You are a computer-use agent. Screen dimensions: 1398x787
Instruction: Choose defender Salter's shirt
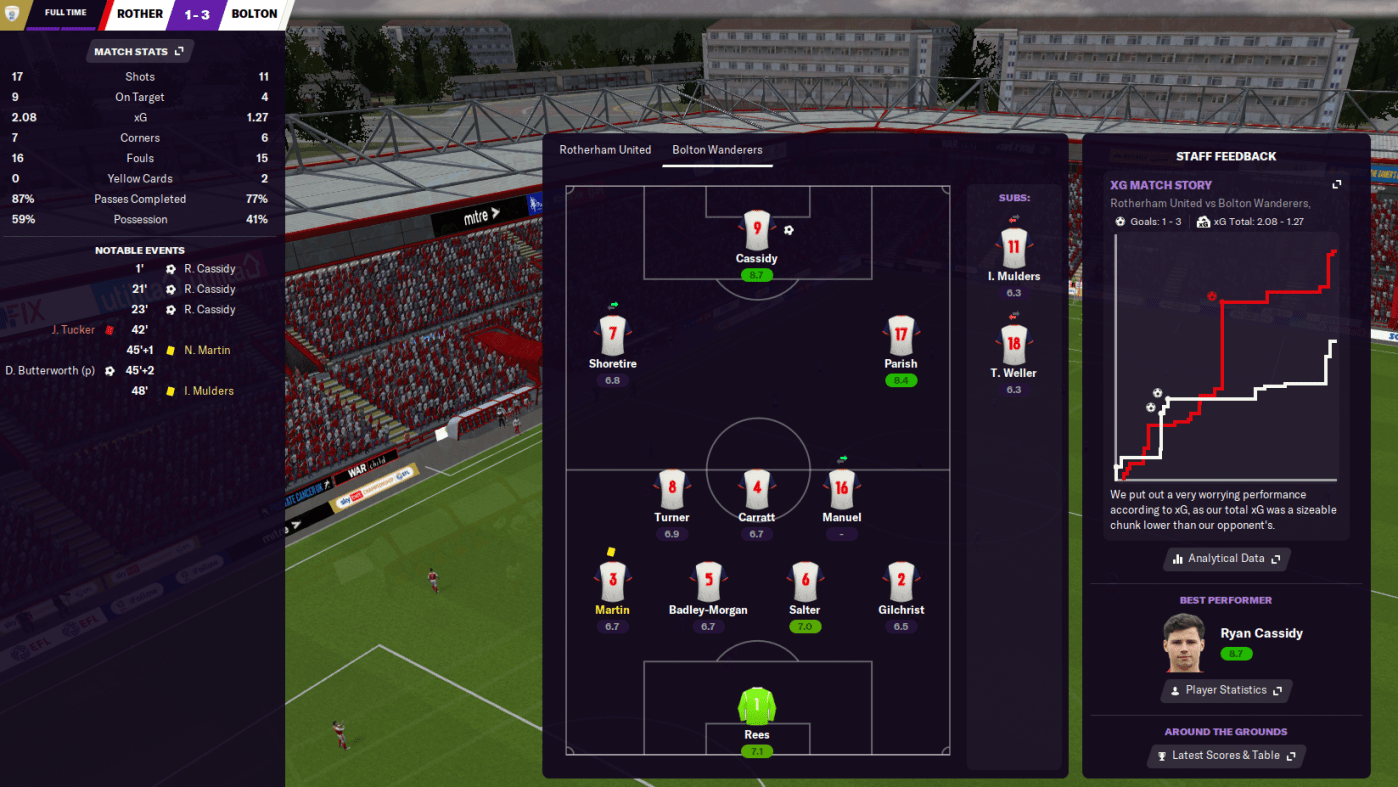point(804,581)
